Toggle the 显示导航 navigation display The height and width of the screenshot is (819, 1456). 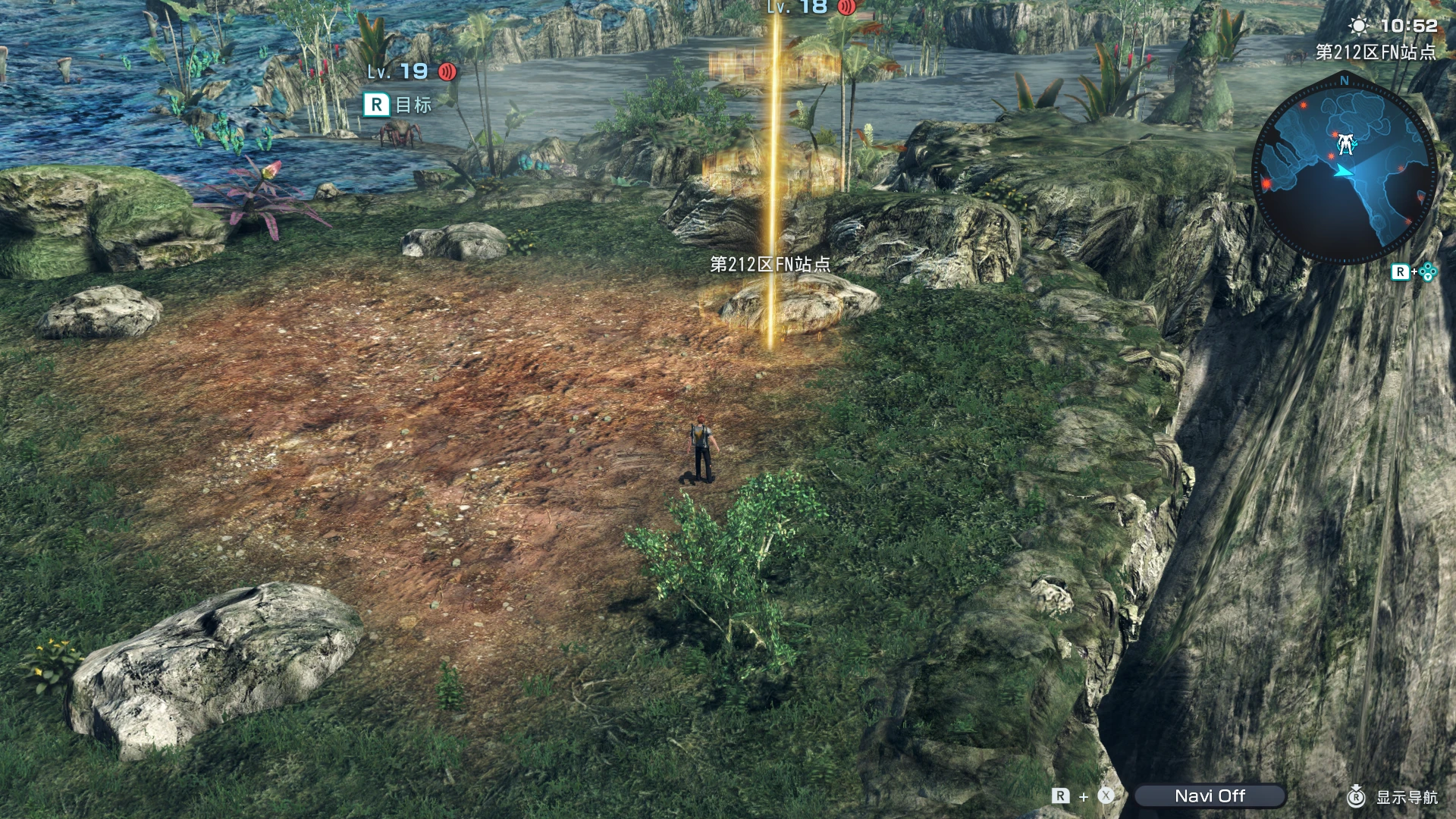pos(1407,797)
